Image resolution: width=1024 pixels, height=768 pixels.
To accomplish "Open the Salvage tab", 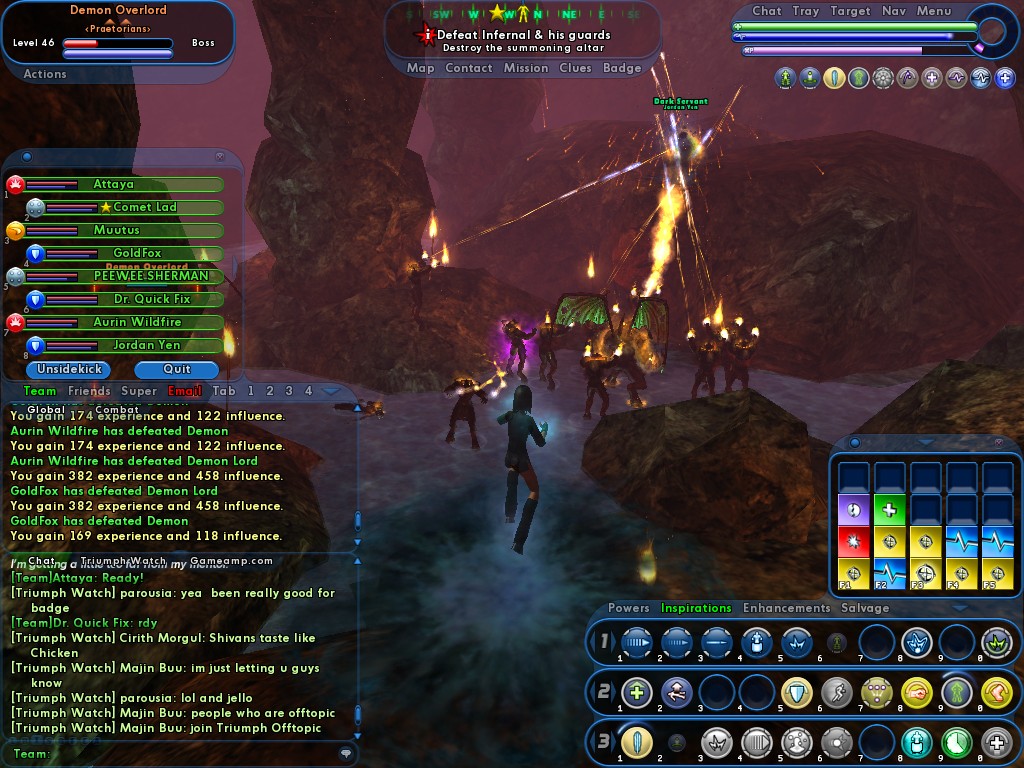I will pyautogui.click(x=865, y=608).
